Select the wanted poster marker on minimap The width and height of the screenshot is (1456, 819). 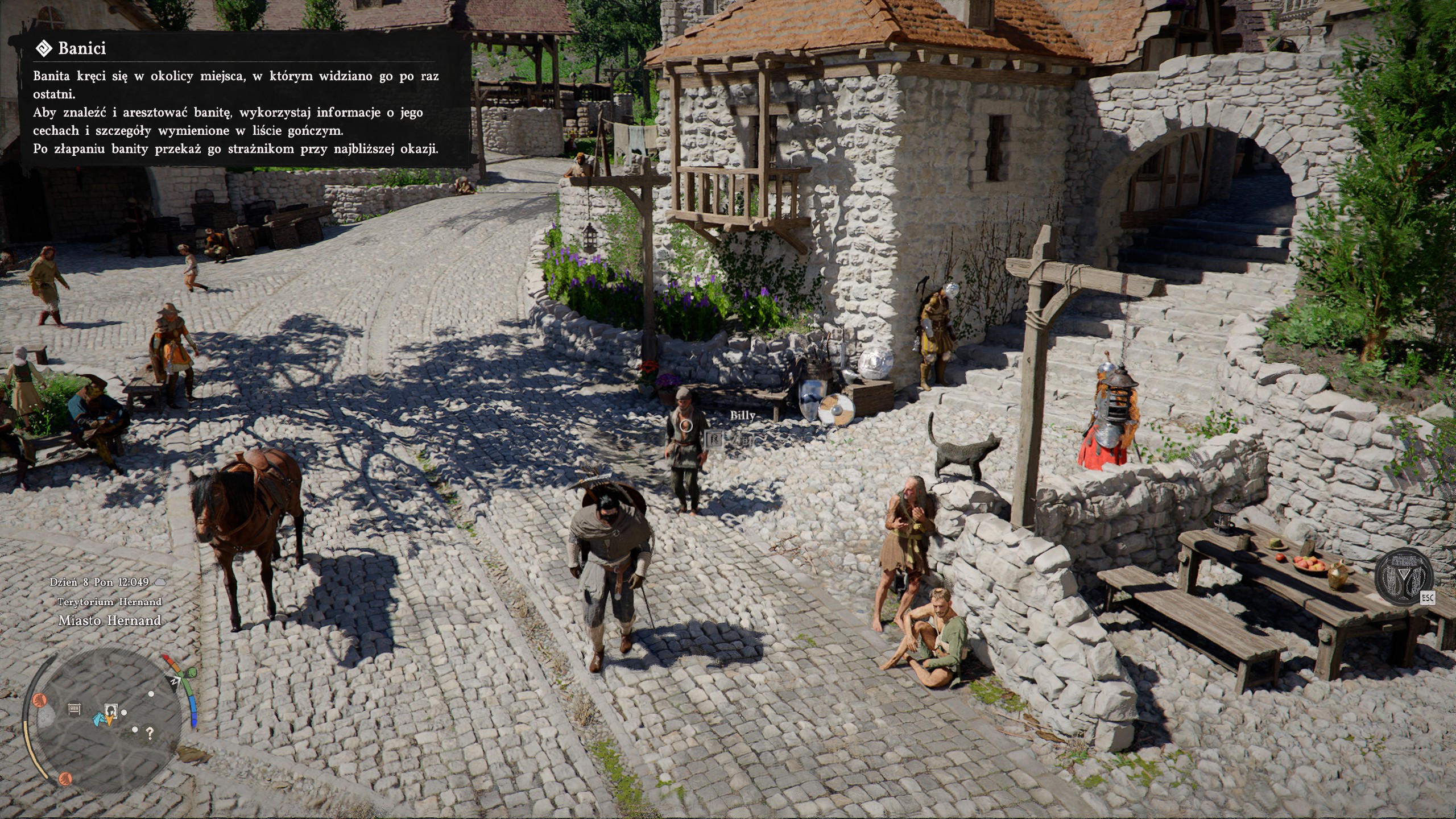pyautogui.click(x=111, y=710)
